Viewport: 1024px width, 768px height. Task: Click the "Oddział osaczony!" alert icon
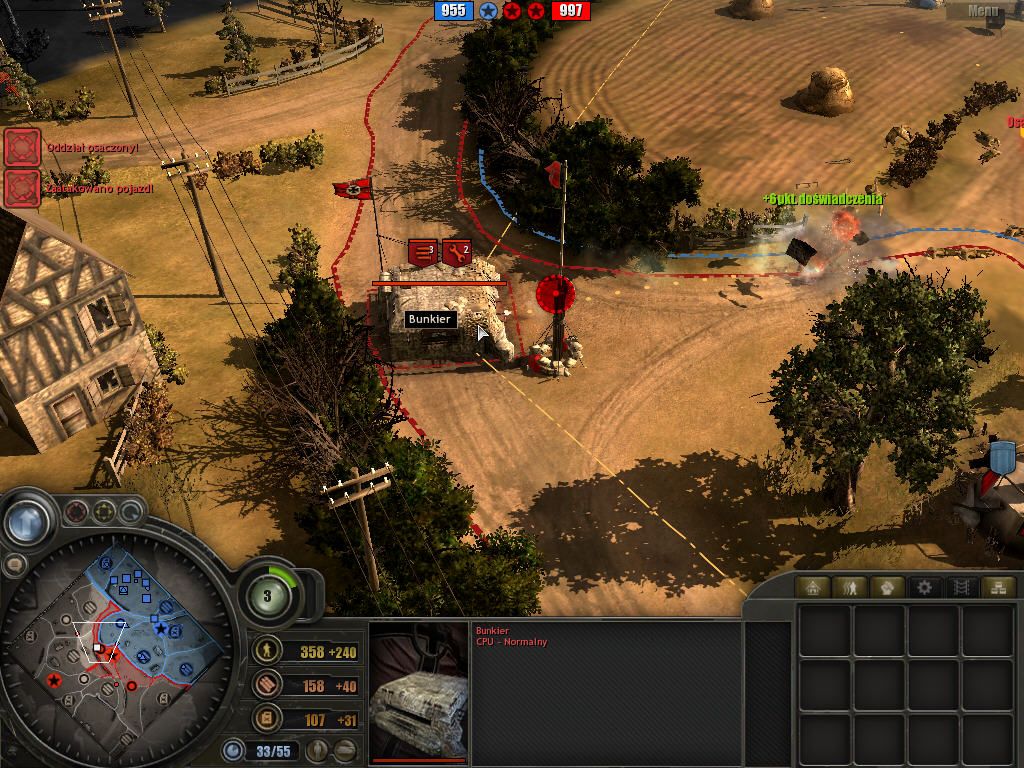point(21,147)
